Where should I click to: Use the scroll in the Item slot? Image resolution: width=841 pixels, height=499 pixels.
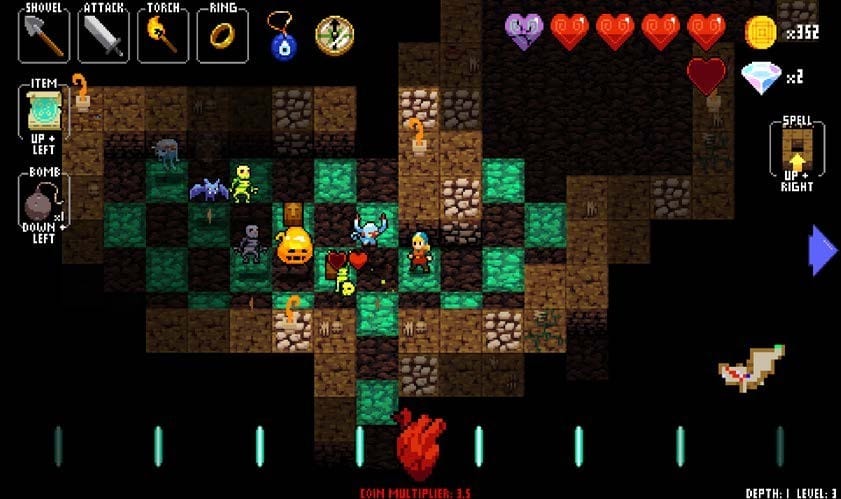44,112
